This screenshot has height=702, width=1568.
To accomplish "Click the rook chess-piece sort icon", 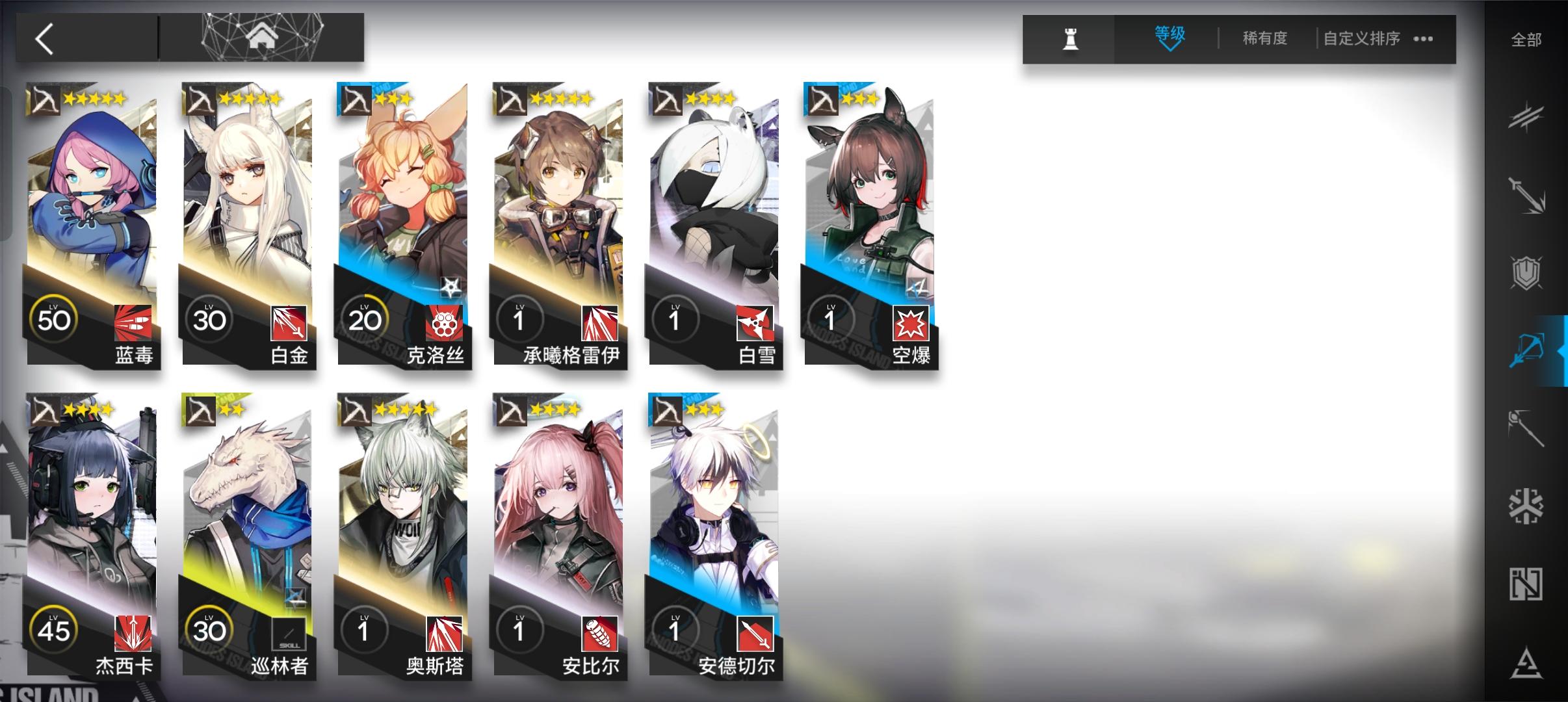I will coord(1070,39).
